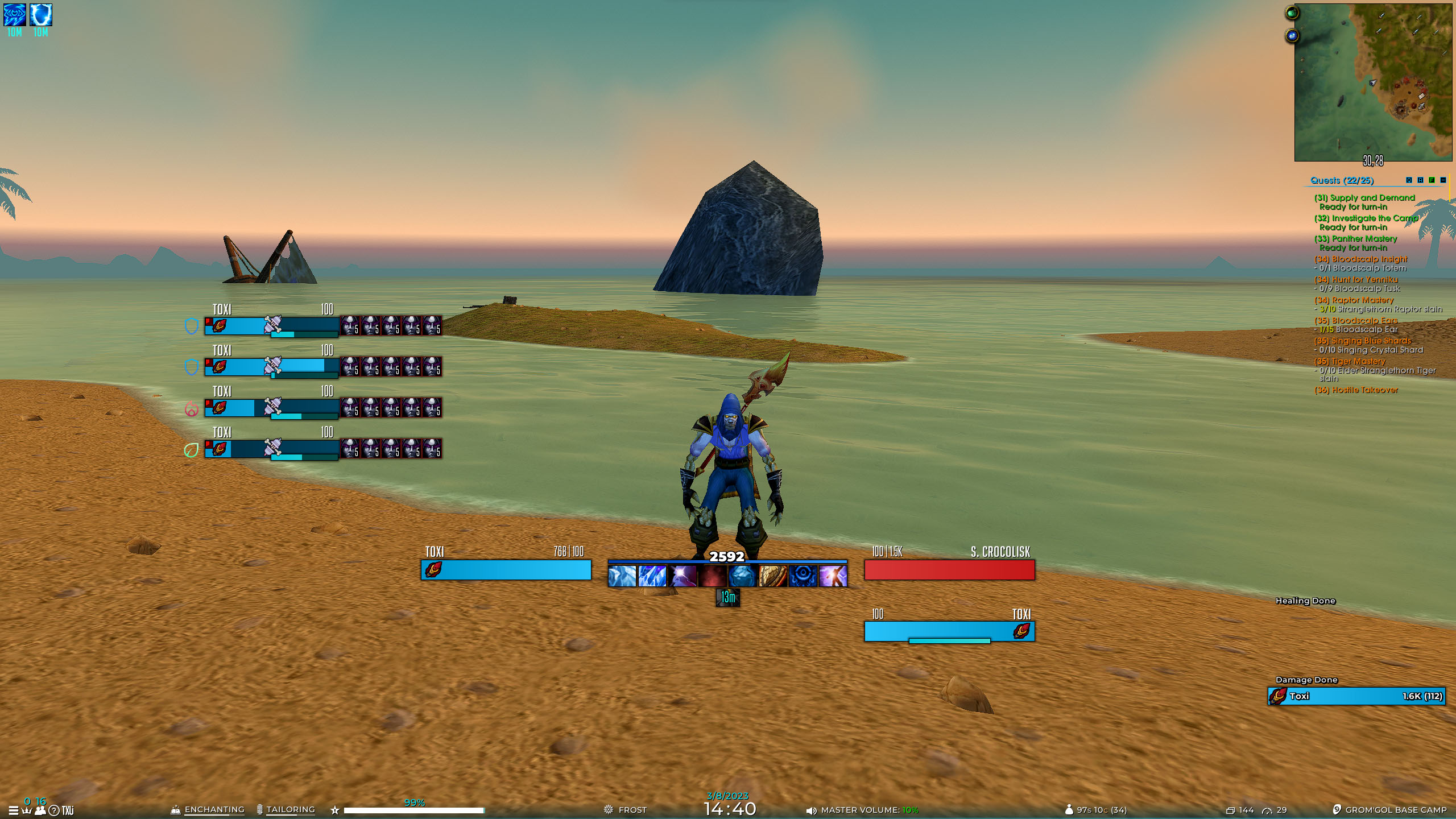This screenshot has height=819, width=1456.
Task: Click the mail icon on the minimap
Action: point(1421,96)
